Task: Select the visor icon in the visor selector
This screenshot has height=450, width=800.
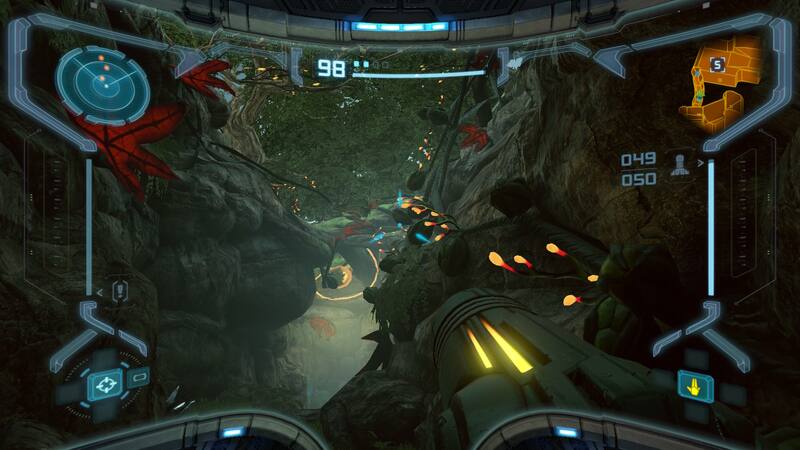Action: (x=103, y=384)
